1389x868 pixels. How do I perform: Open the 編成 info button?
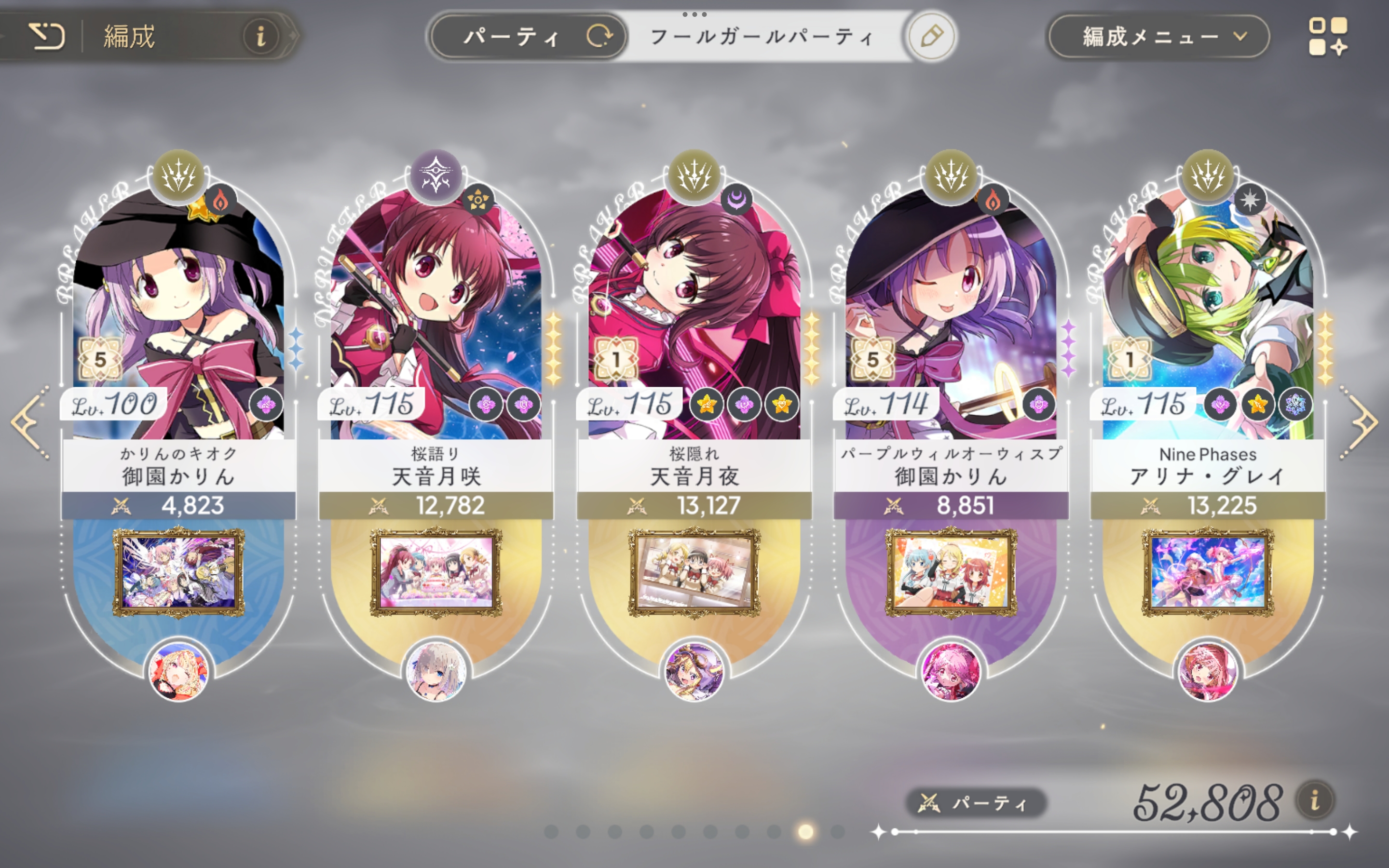pos(260,36)
